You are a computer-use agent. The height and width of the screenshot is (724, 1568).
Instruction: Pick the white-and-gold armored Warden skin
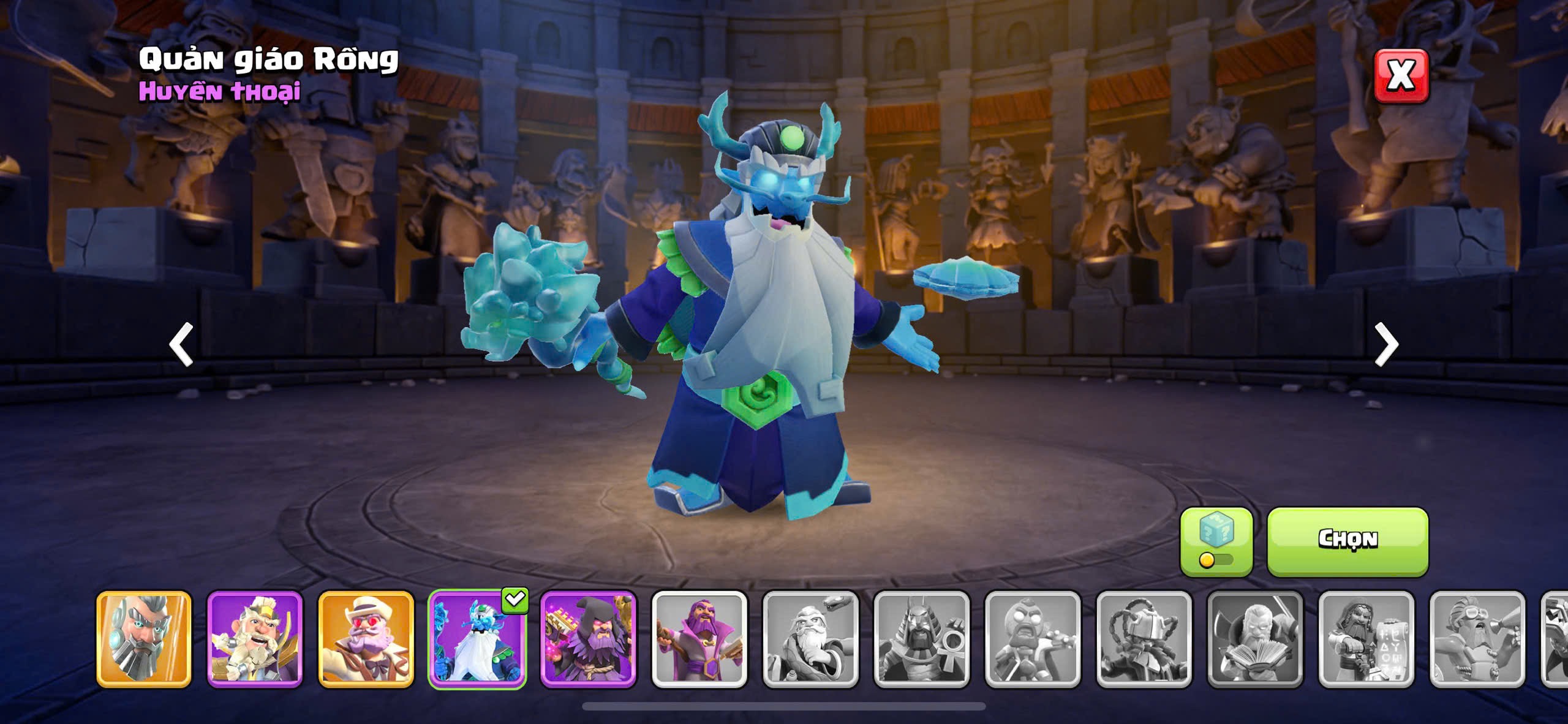tap(255, 638)
